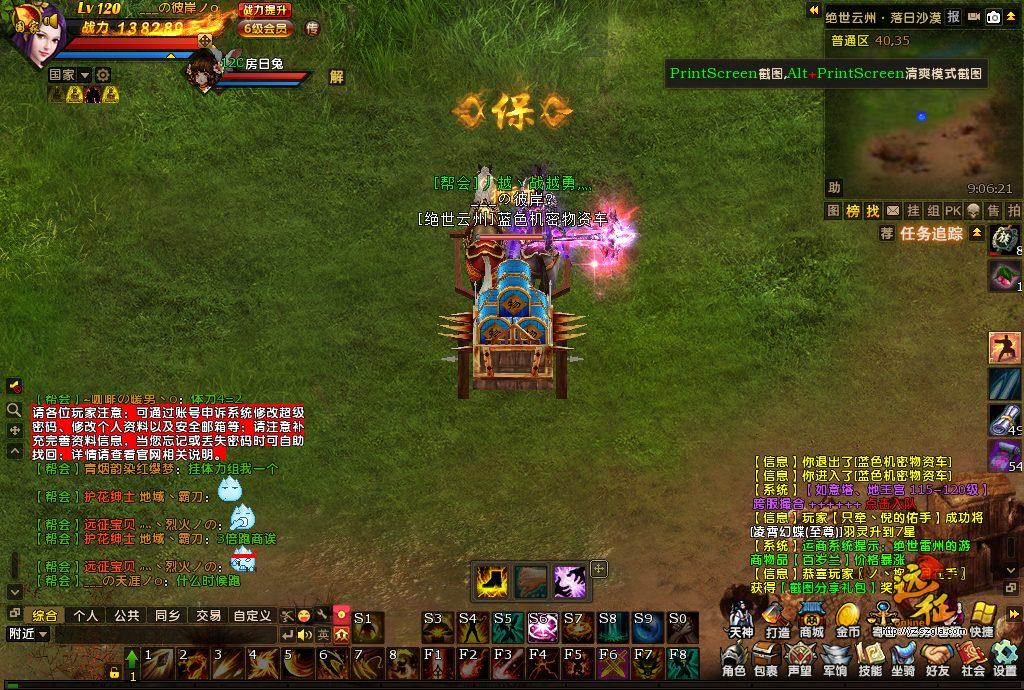The width and height of the screenshot is (1024, 690).
Task: Switch to the 个人 chat tab
Action: click(x=86, y=615)
